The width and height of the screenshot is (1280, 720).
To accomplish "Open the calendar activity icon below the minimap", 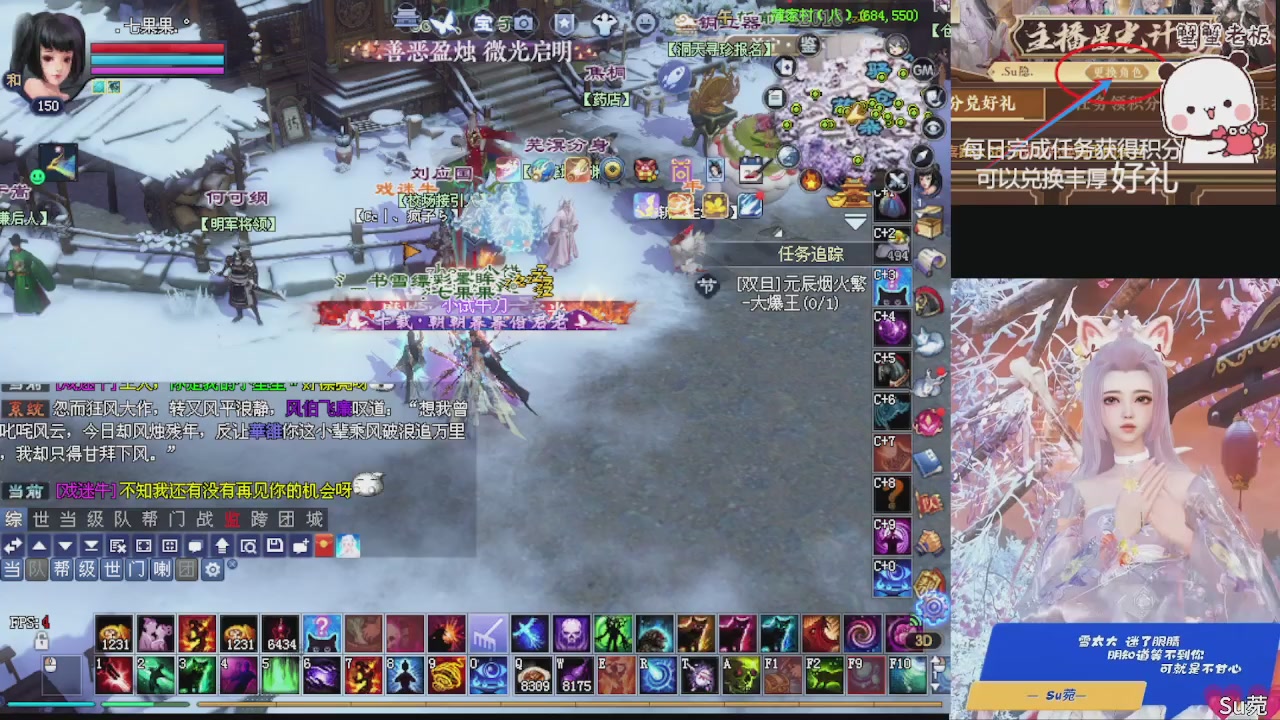I will (774, 97).
